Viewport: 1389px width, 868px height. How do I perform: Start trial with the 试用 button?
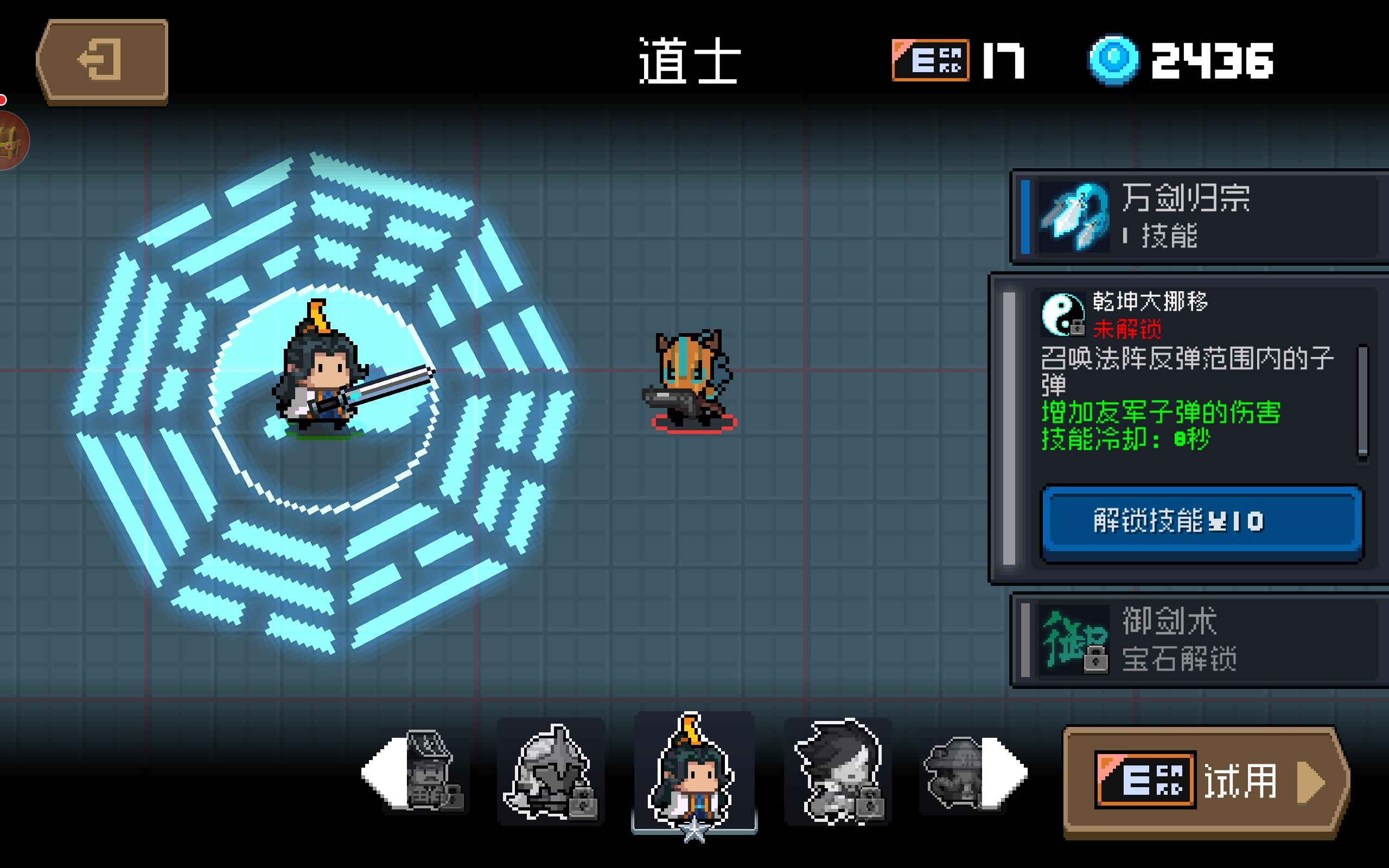pyautogui.click(x=1205, y=782)
